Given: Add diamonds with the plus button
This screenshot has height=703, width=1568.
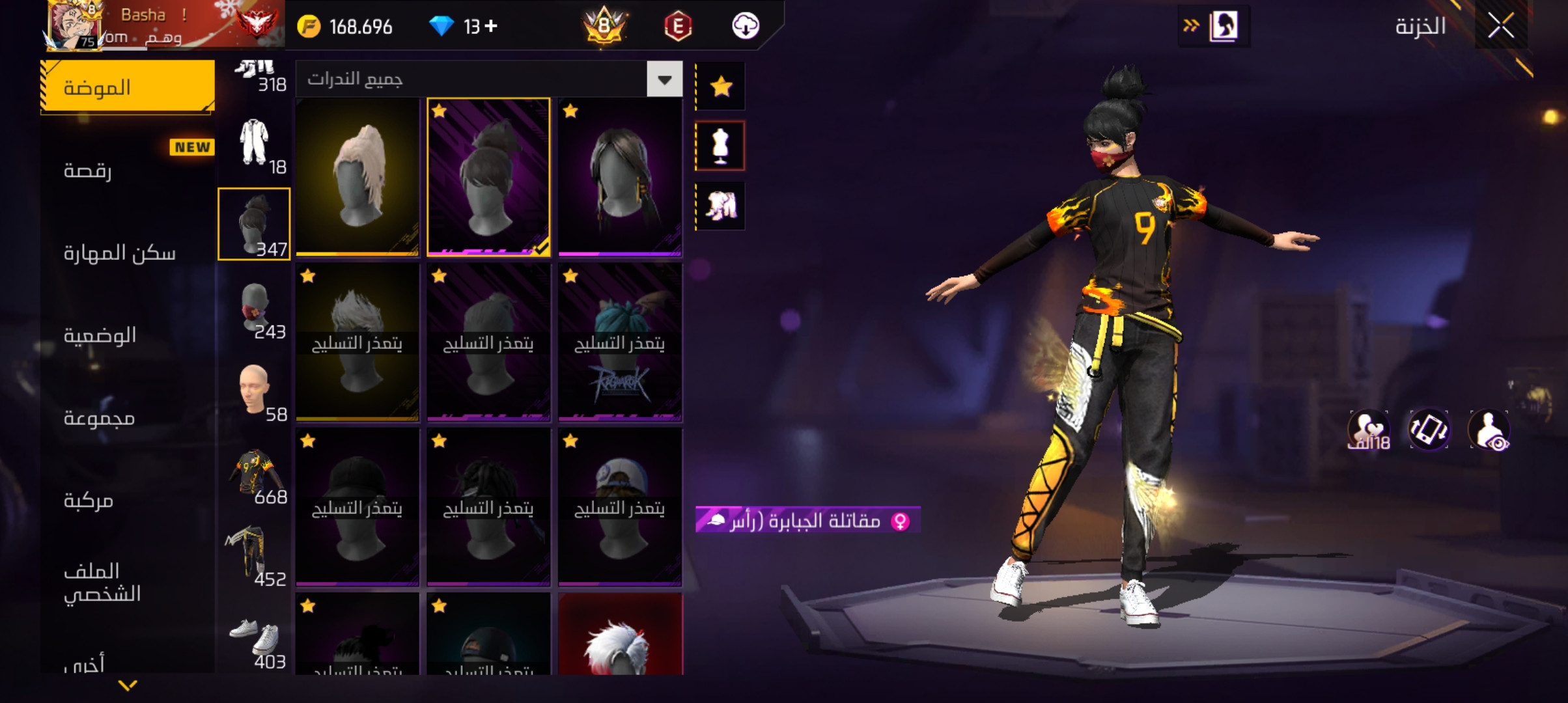Looking at the screenshot, I should coord(492,26).
